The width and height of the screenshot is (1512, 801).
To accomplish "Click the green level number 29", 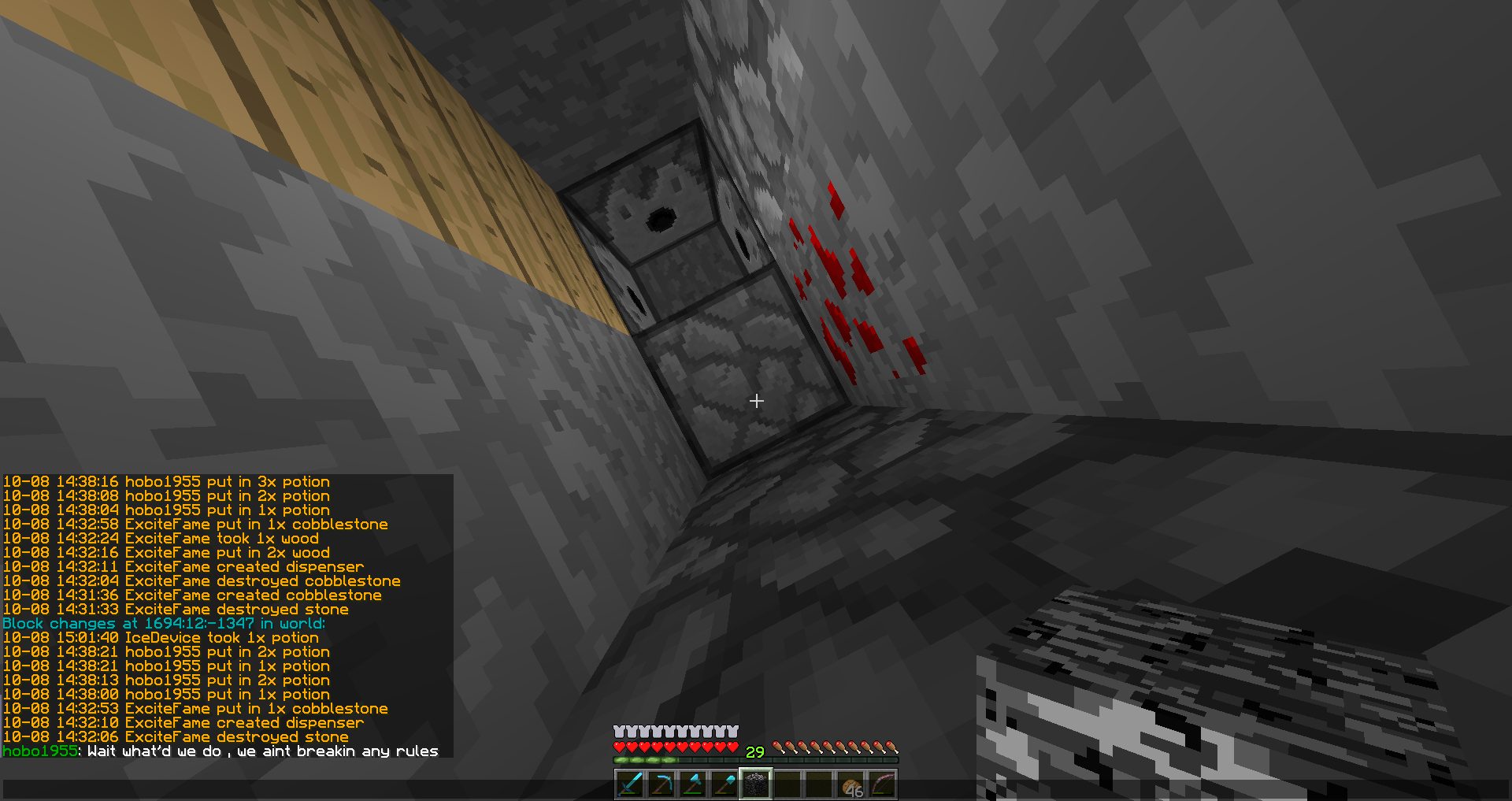I will (754, 752).
